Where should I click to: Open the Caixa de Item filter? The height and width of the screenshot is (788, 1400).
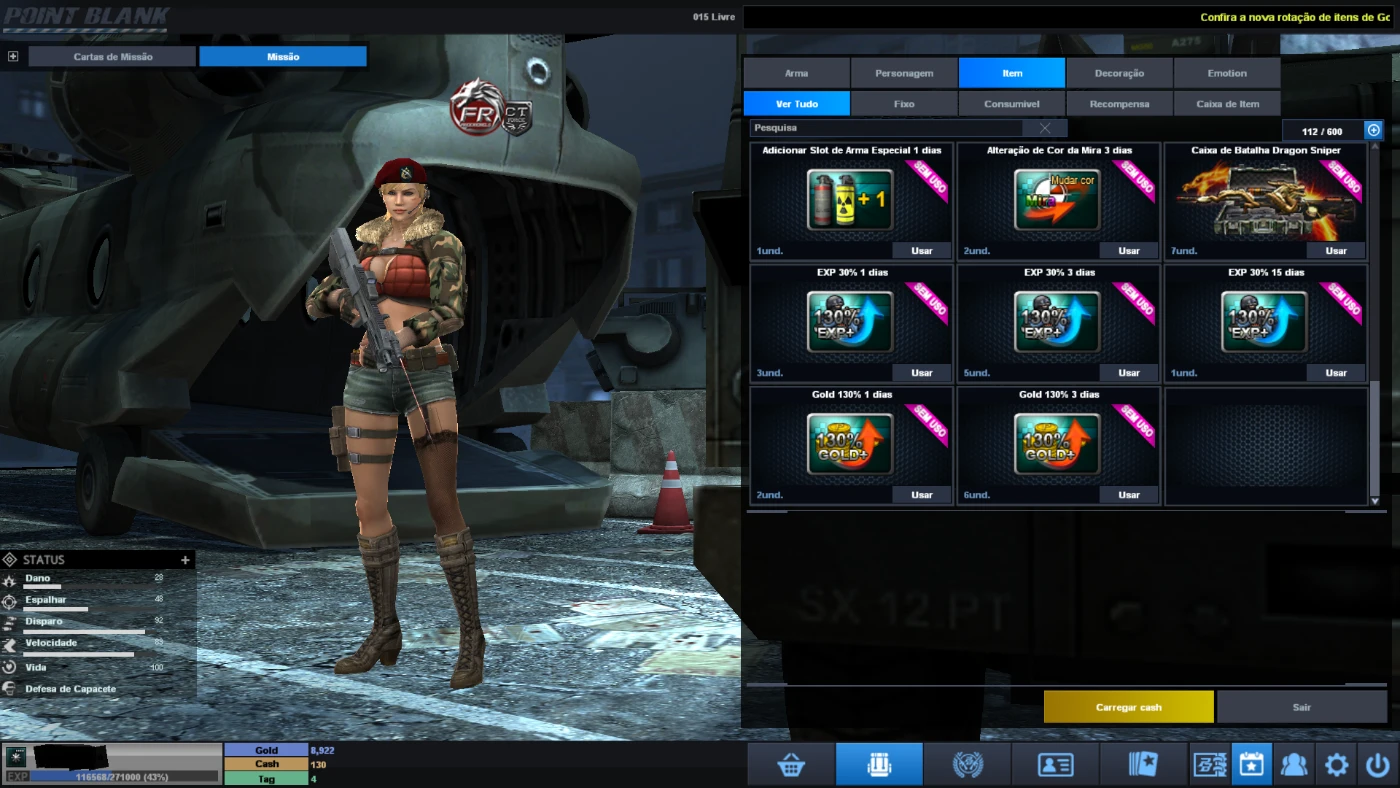(1227, 104)
